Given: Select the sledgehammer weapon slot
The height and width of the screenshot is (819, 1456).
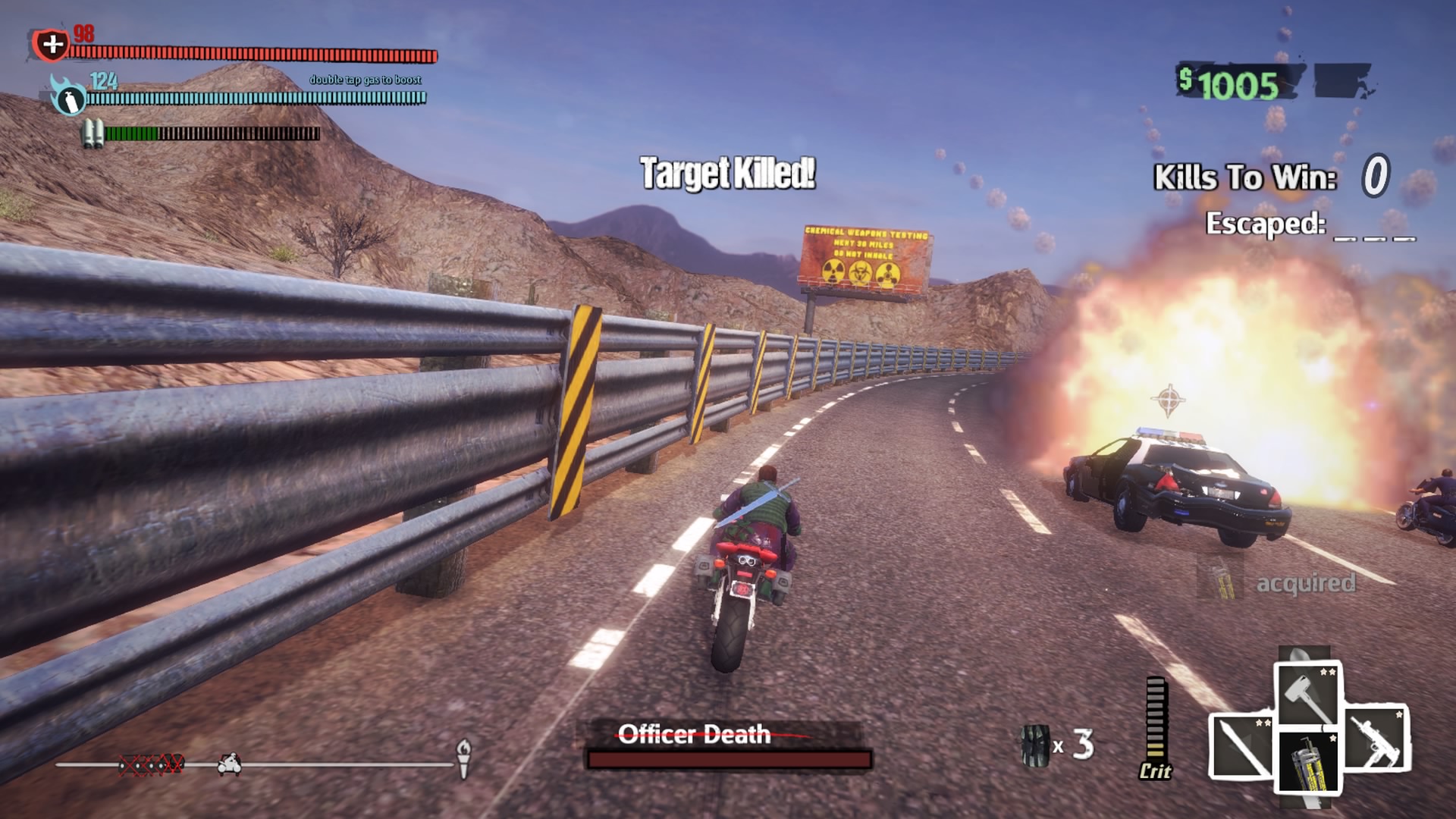Looking at the screenshot, I should point(1308,694).
